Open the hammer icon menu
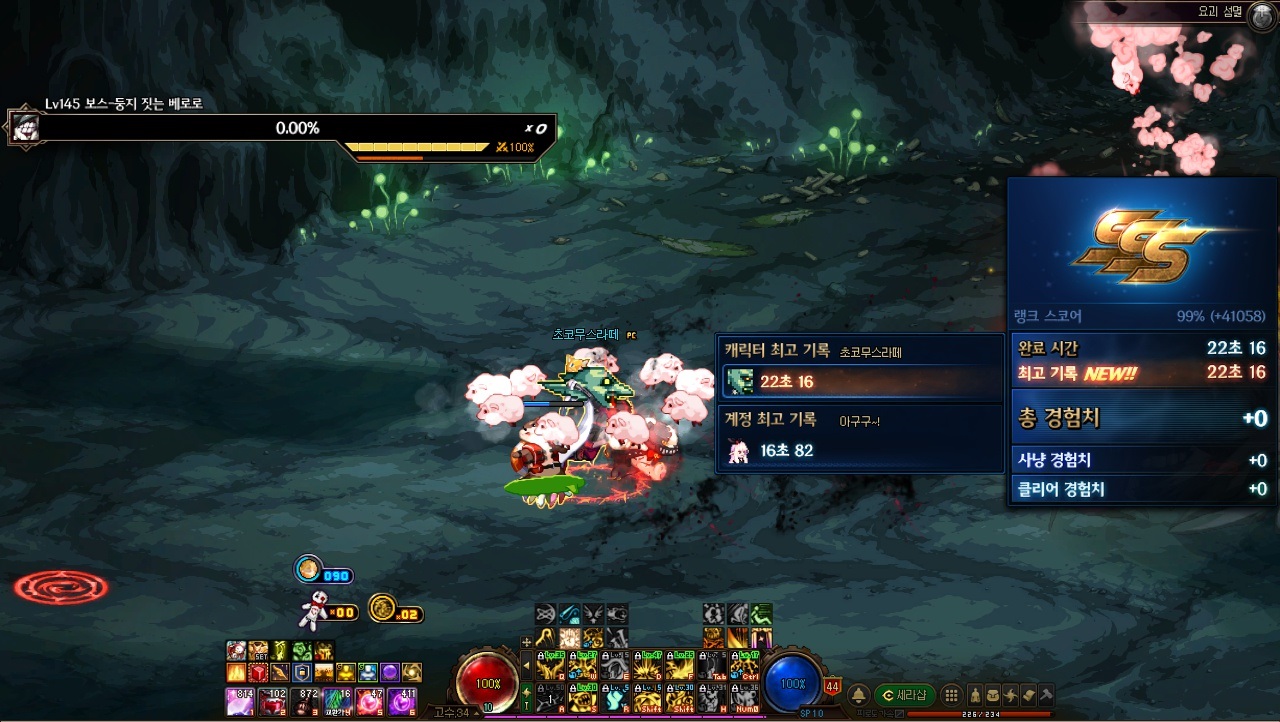The image size is (1280, 722). (1045, 695)
